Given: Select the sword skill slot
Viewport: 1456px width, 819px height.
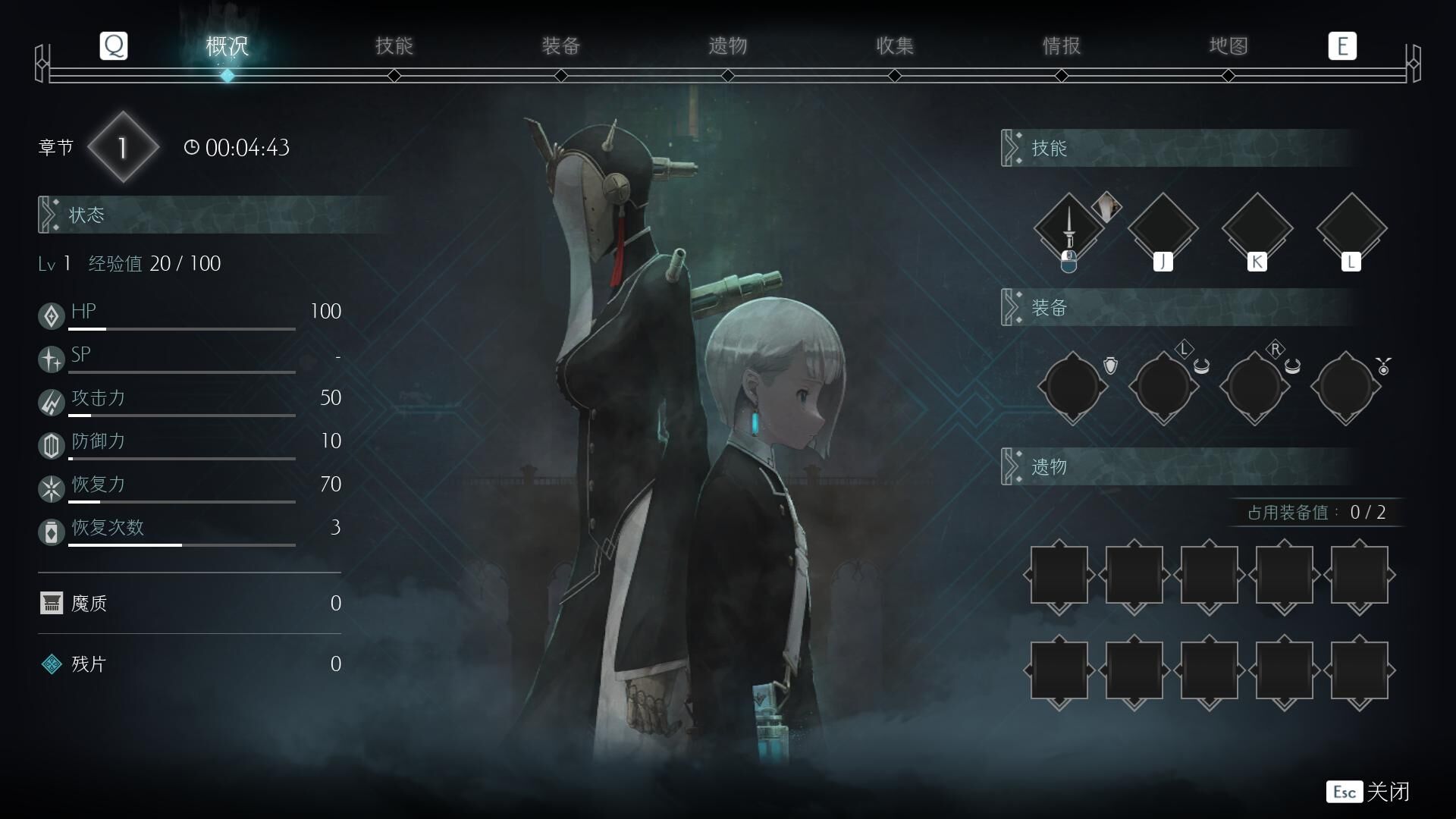Looking at the screenshot, I should [x=1069, y=227].
